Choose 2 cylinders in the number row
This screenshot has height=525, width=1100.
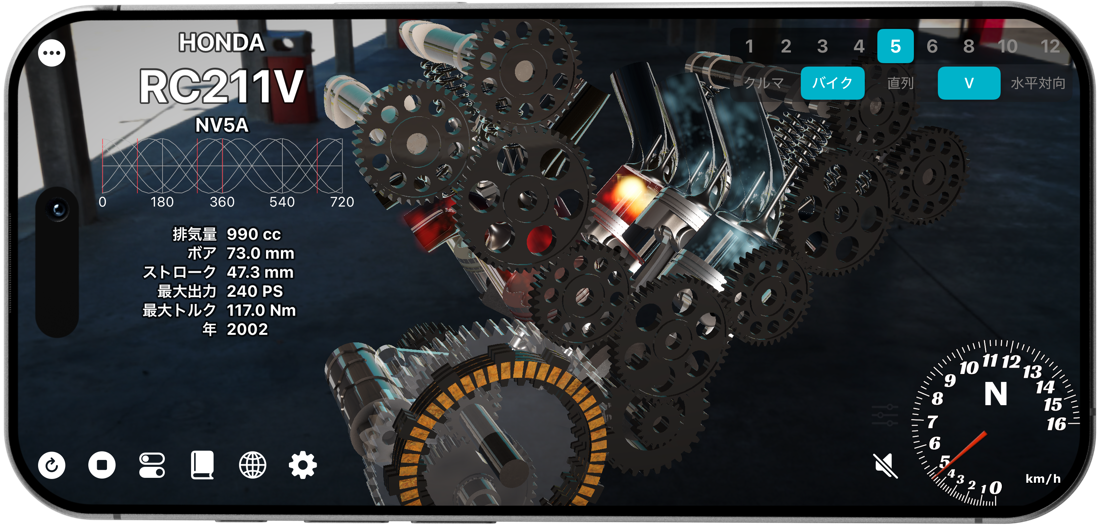click(786, 46)
